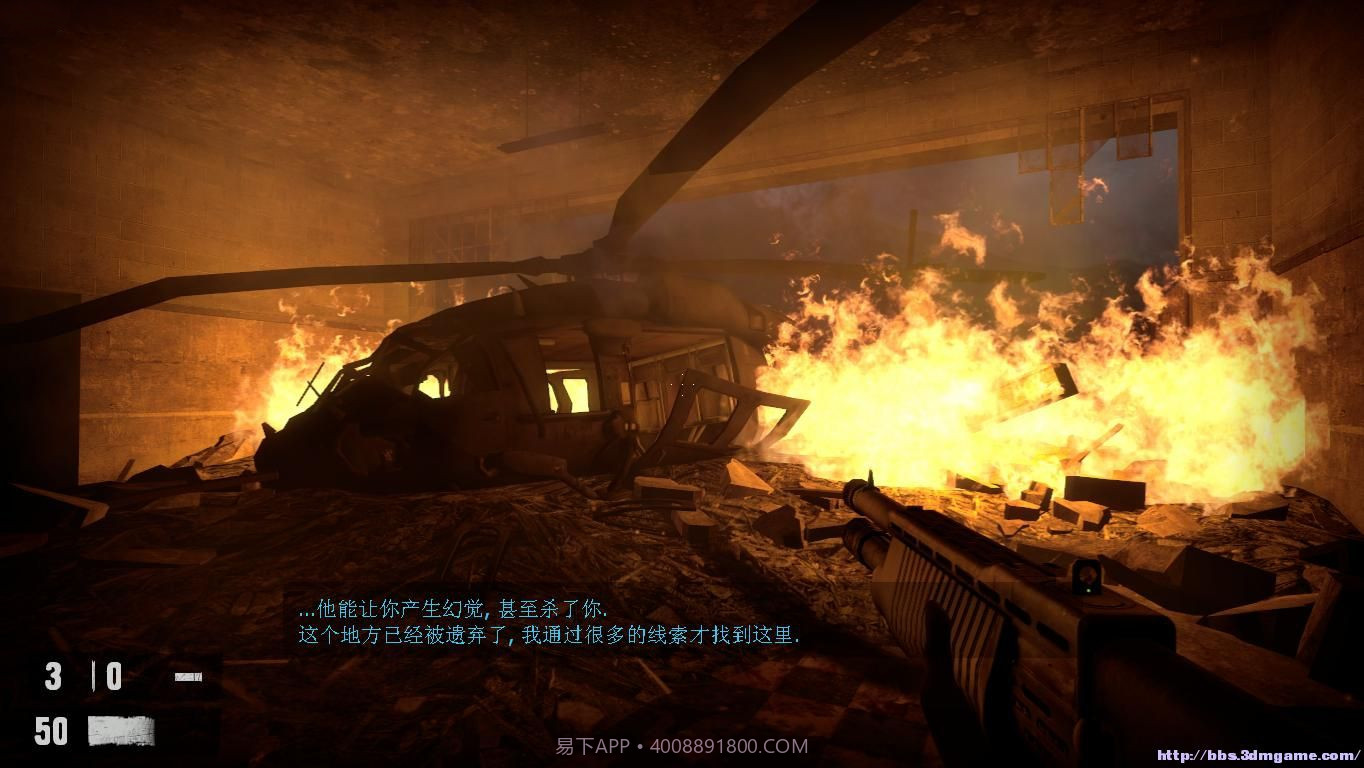Expand the second subtitle line about clues
The height and width of the screenshot is (768, 1364).
click(545, 632)
